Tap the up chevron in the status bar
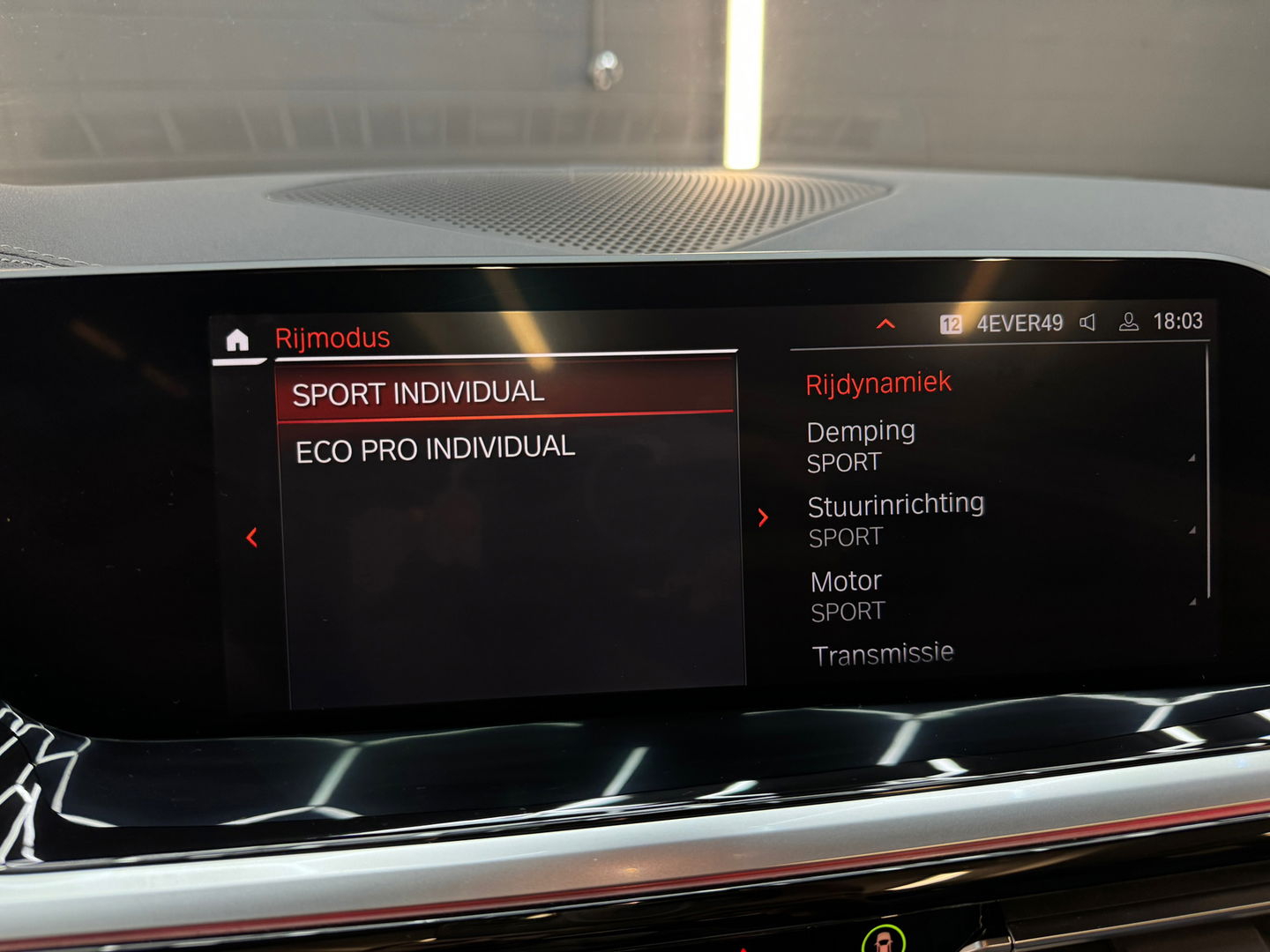Image resolution: width=1270 pixels, height=952 pixels. click(884, 324)
